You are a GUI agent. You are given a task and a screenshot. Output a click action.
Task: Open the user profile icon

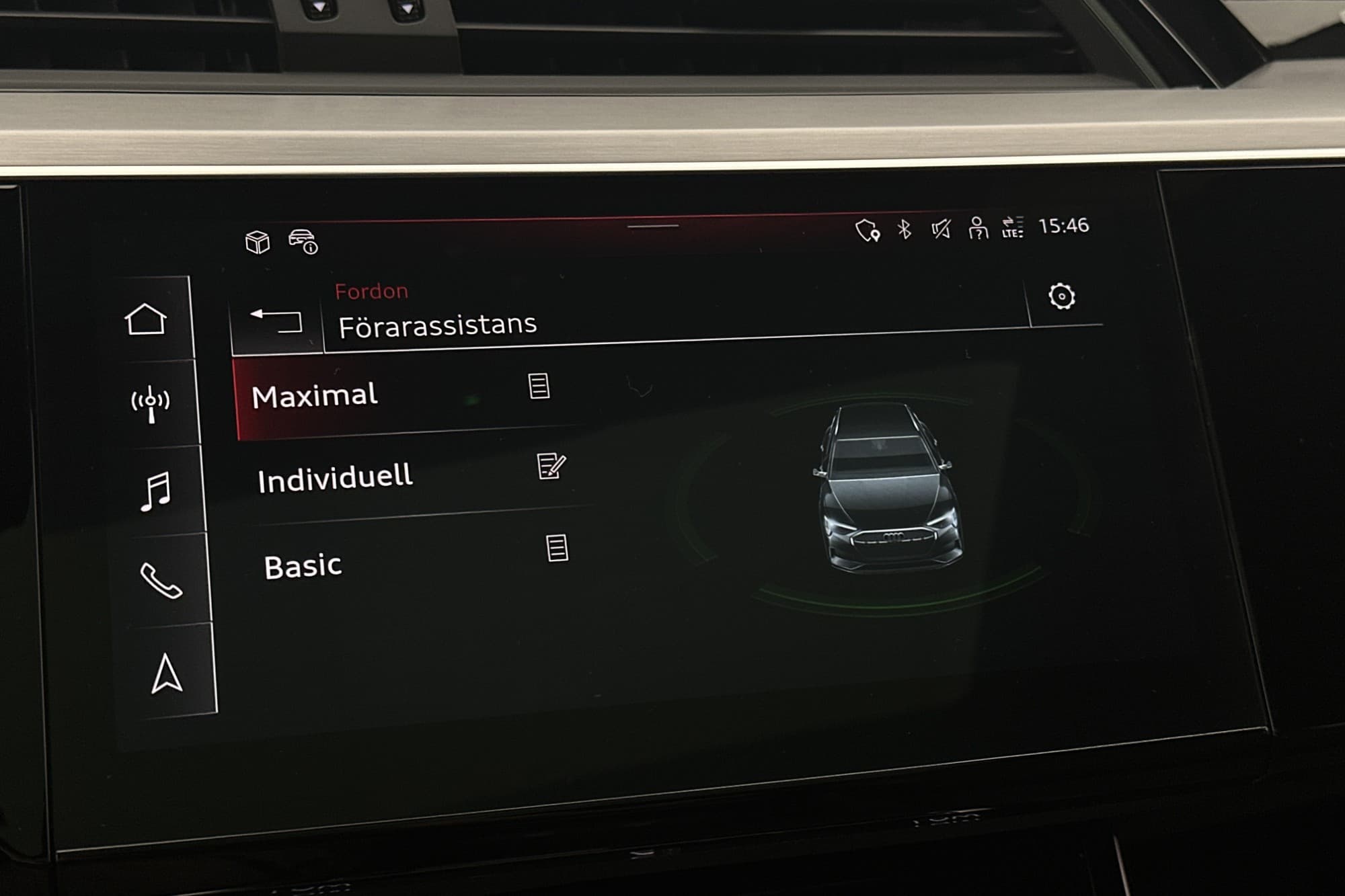[x=978, y=229]
